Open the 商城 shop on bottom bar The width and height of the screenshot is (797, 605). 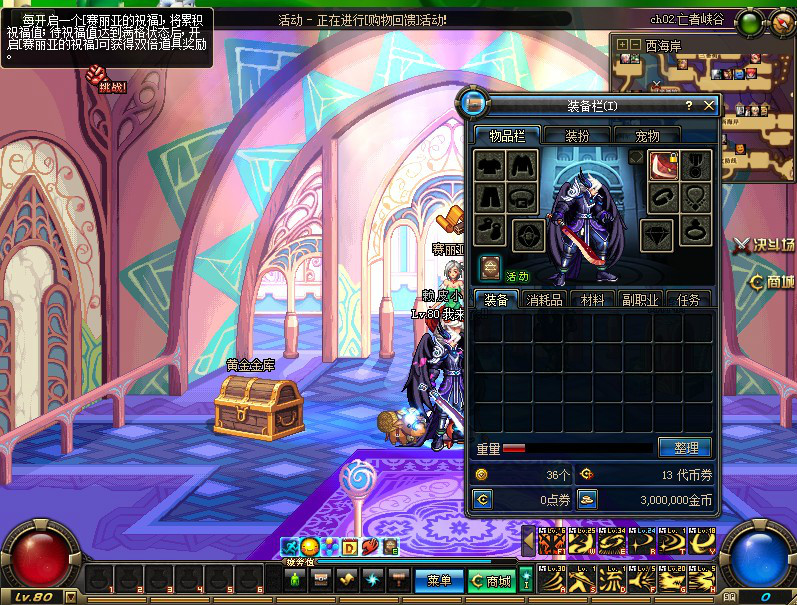point(490,580)
